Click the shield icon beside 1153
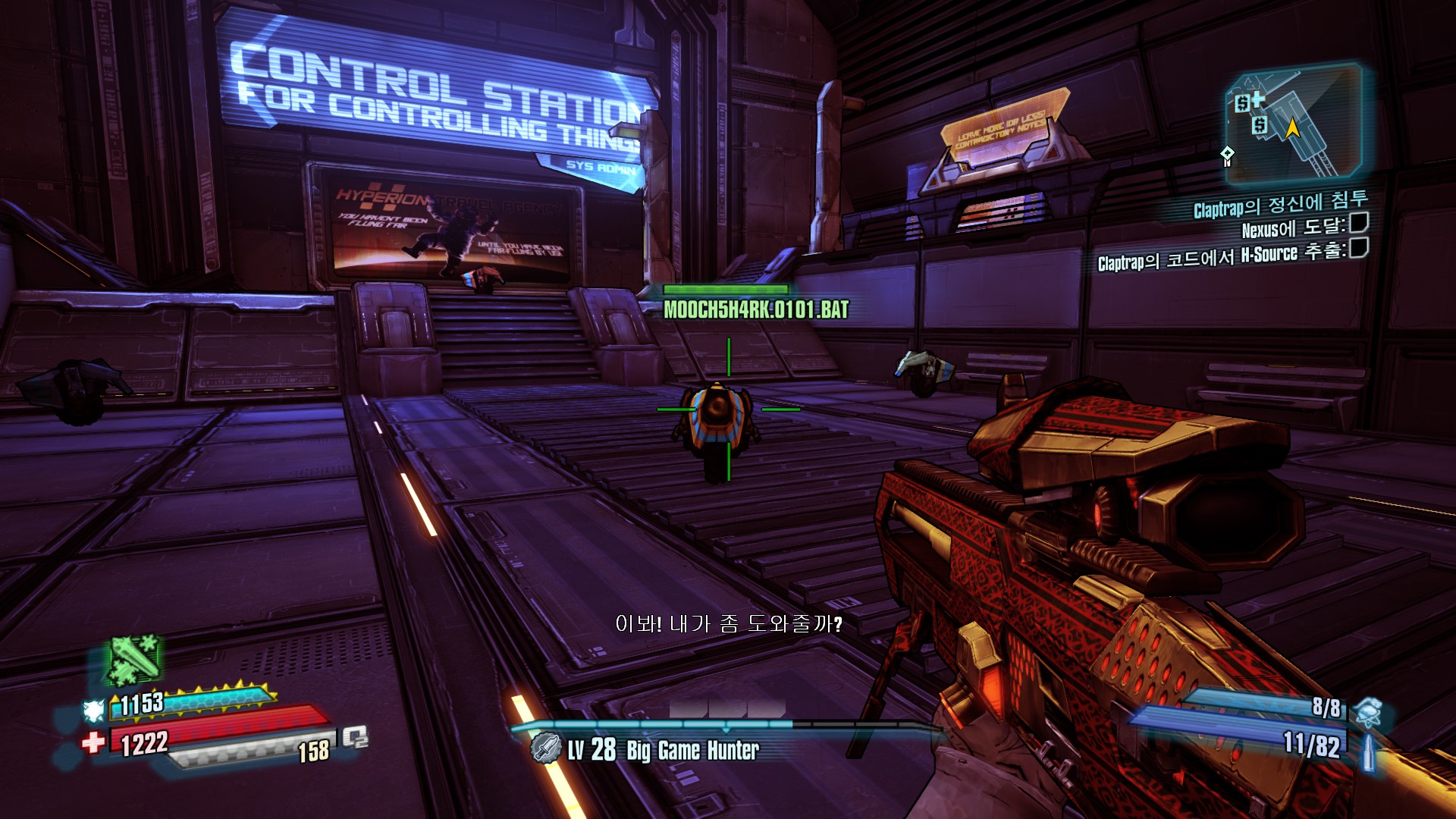The width and height of the screenshot is (1456, 819). 93,710
